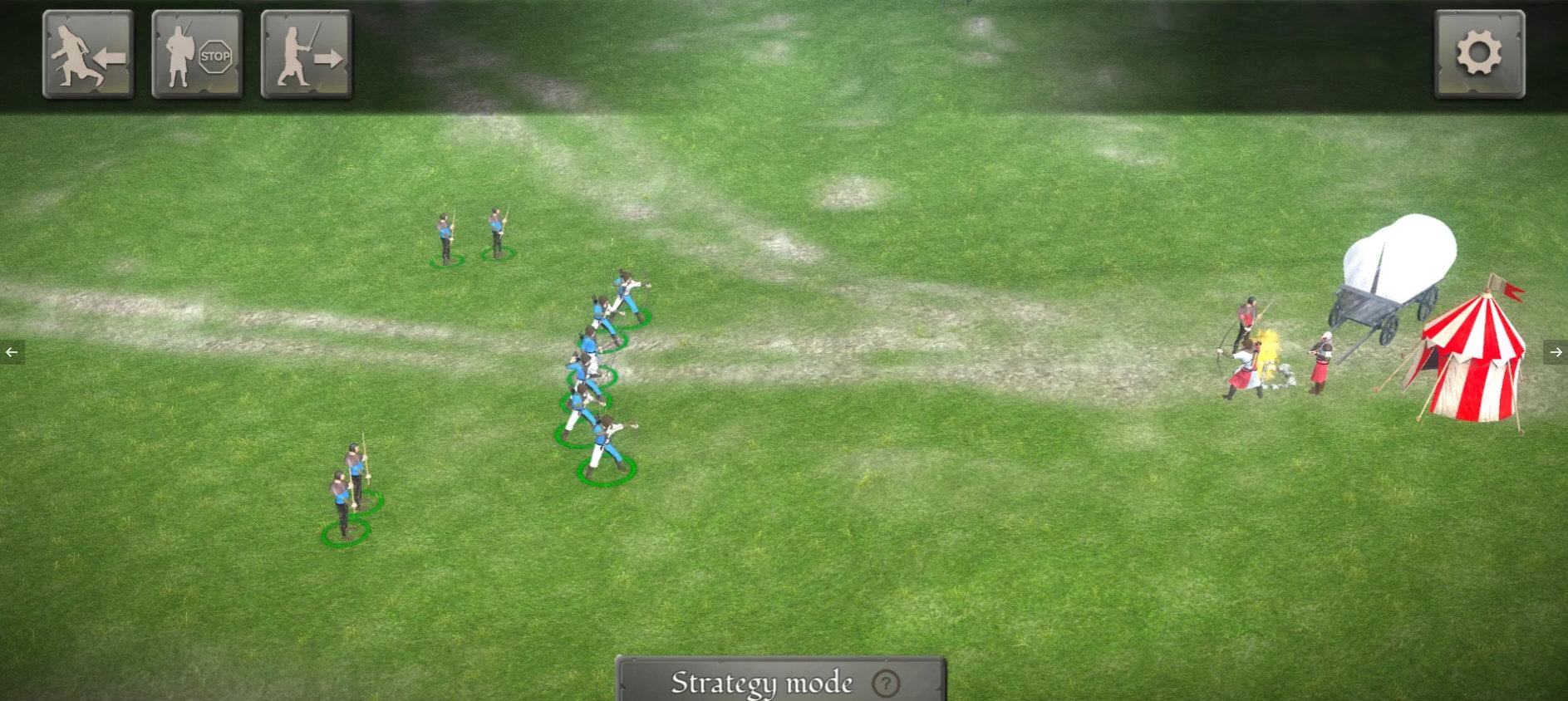Viewport: 1568px width, 701px height.
Task: Click the left screen-edge arrow
Action: point(11,351)
